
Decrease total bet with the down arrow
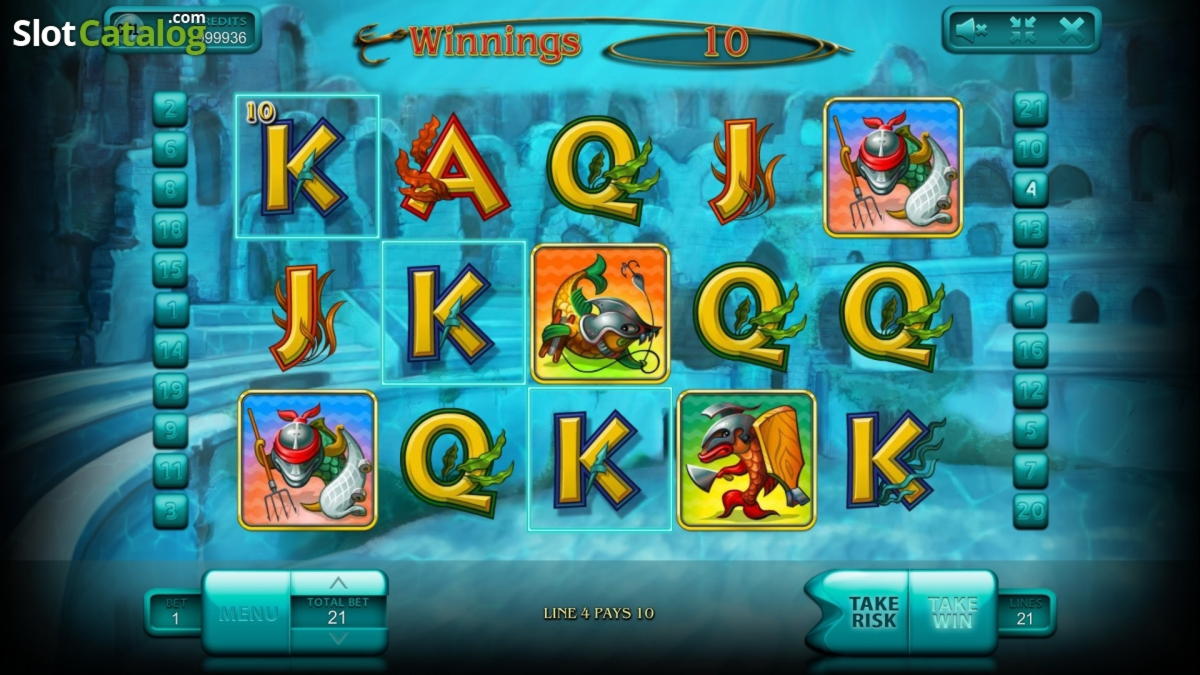click(x=338, y=639)
